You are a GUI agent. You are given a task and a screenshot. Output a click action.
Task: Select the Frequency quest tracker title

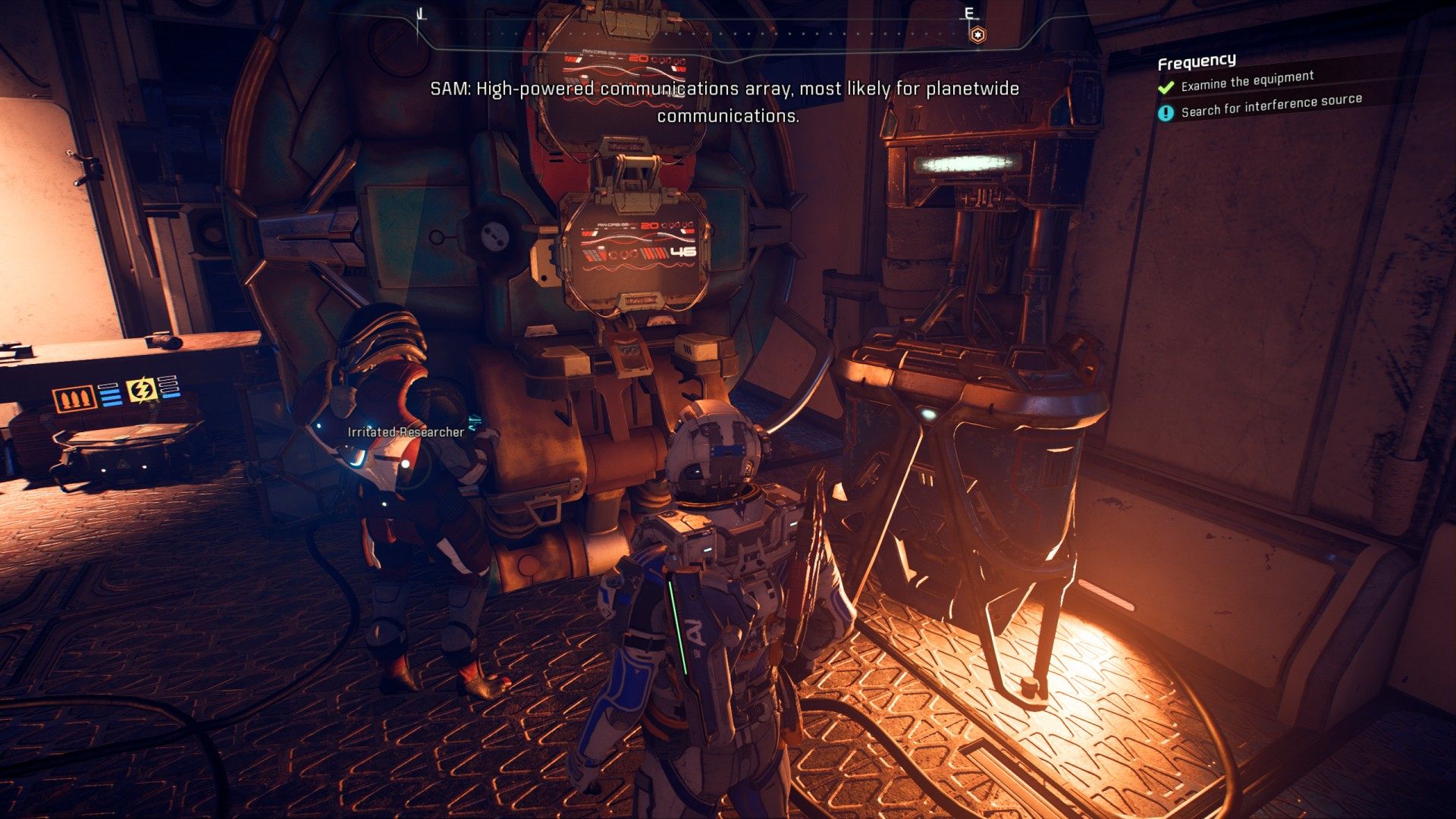[1197, 61]
